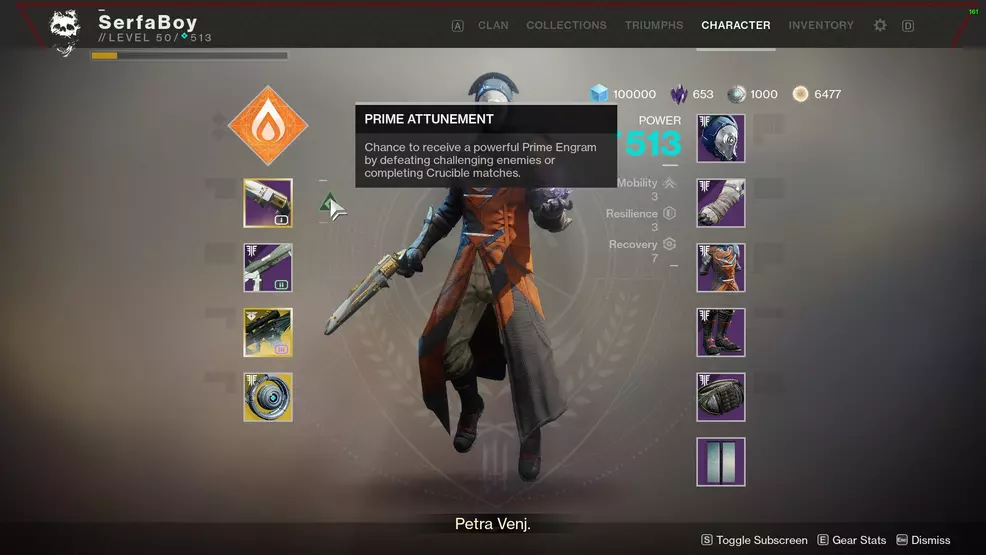Viewport: 986px width, 555px height.
Task: Open the Ghost shell slot
Action: click(x=268, y=397)
